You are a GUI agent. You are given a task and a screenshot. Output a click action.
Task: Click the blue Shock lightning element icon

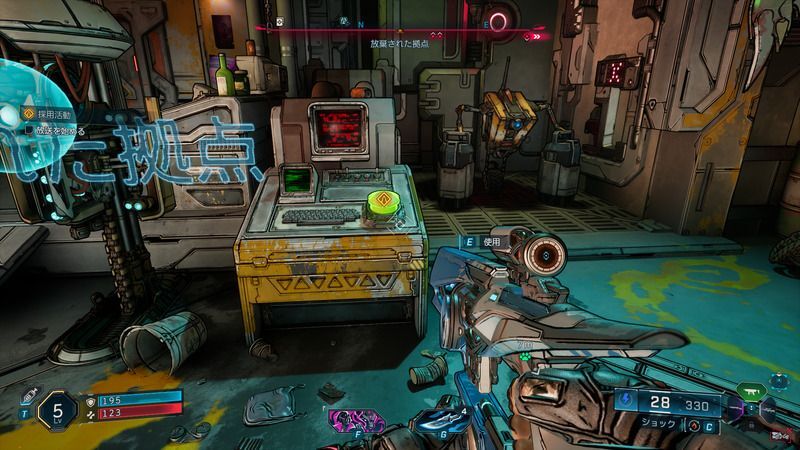tap(628, 402)
